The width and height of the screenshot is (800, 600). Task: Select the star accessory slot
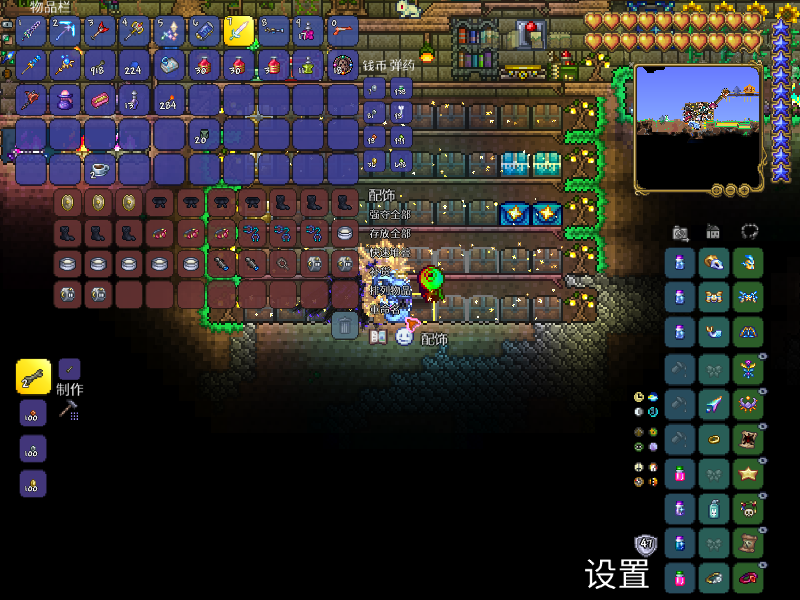tap(747, 472)
